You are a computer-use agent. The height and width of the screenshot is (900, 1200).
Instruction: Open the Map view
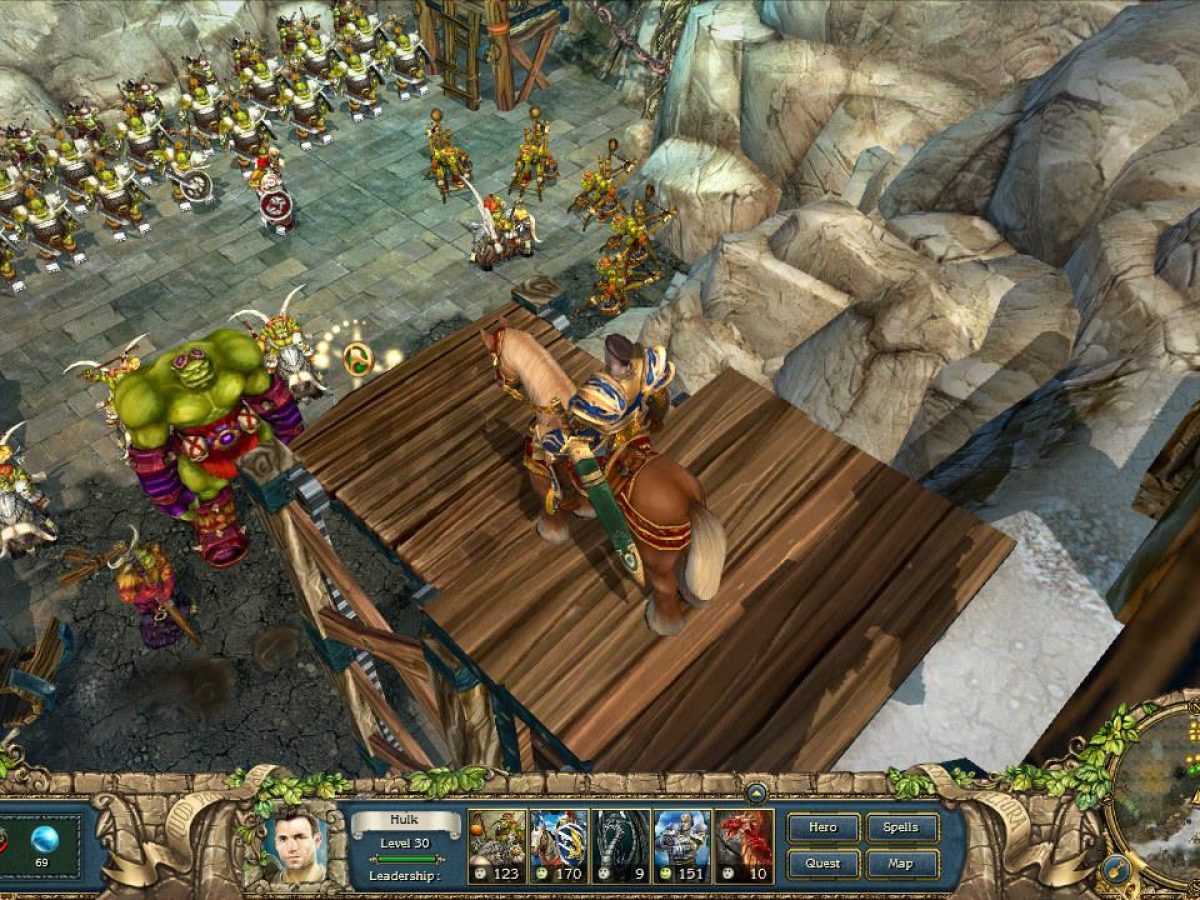[902, 863]
